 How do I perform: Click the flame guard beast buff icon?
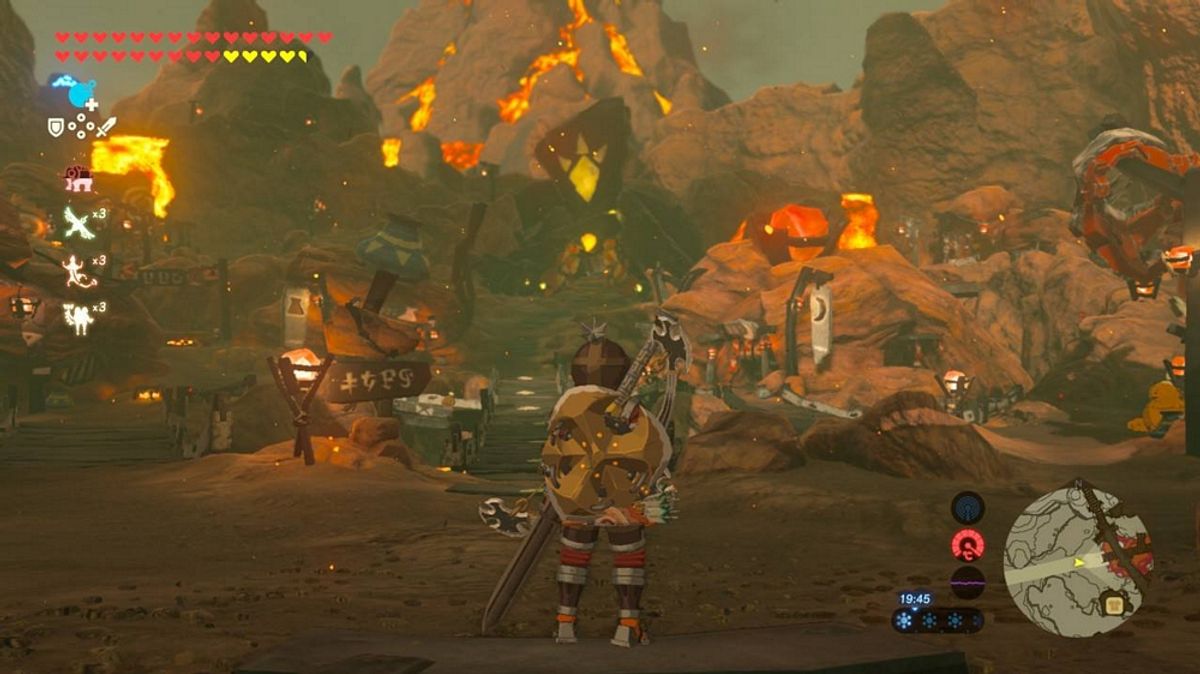(x=78, y=179)
